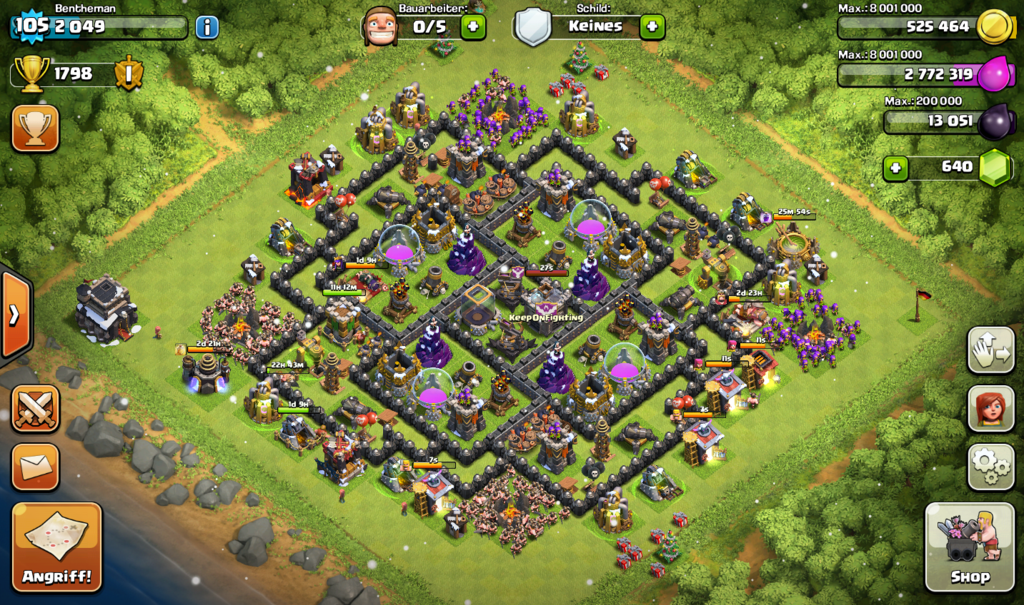Screen dimensions: 1024x605
Task: Open the mail envelope inbox
Action: point(35,467)
